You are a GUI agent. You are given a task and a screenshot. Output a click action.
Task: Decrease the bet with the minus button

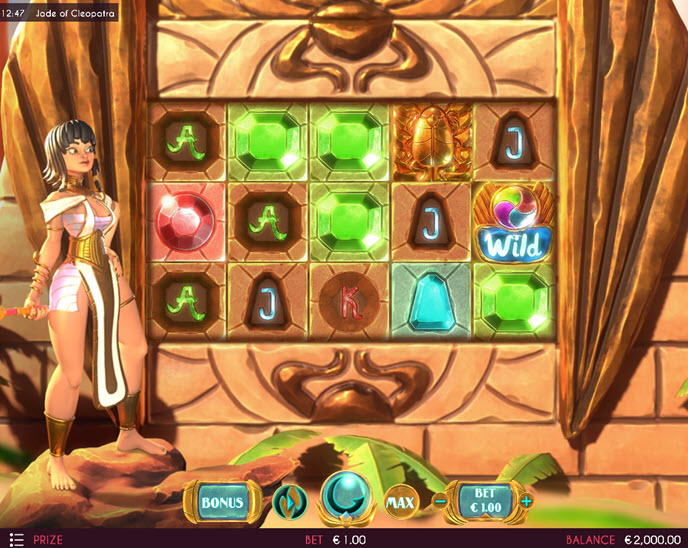click(x=440, y=500)
